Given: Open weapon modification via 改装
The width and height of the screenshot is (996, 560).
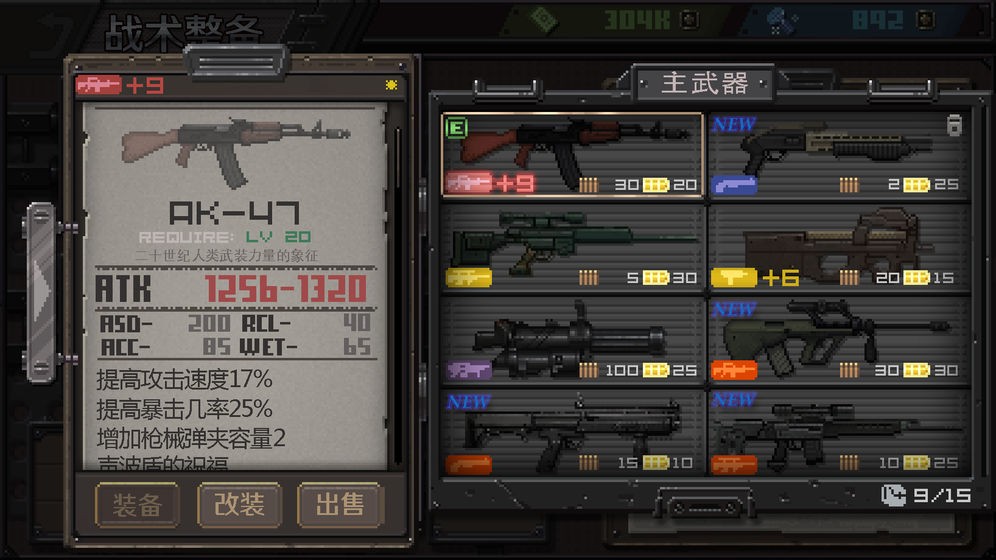Looking at the screenshot, I should (239, 505).
